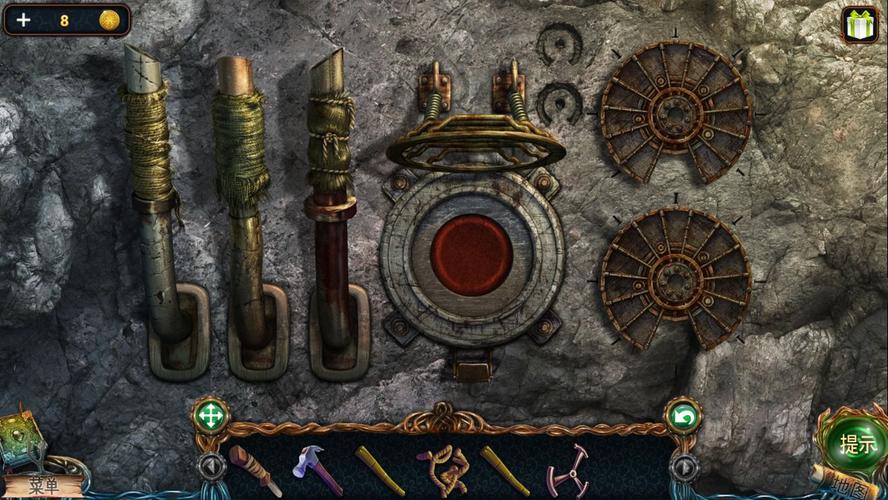Viewport: 888px width, 500px height.
Task: Pick the coiled rope from inventory
Action: (441, 468)
